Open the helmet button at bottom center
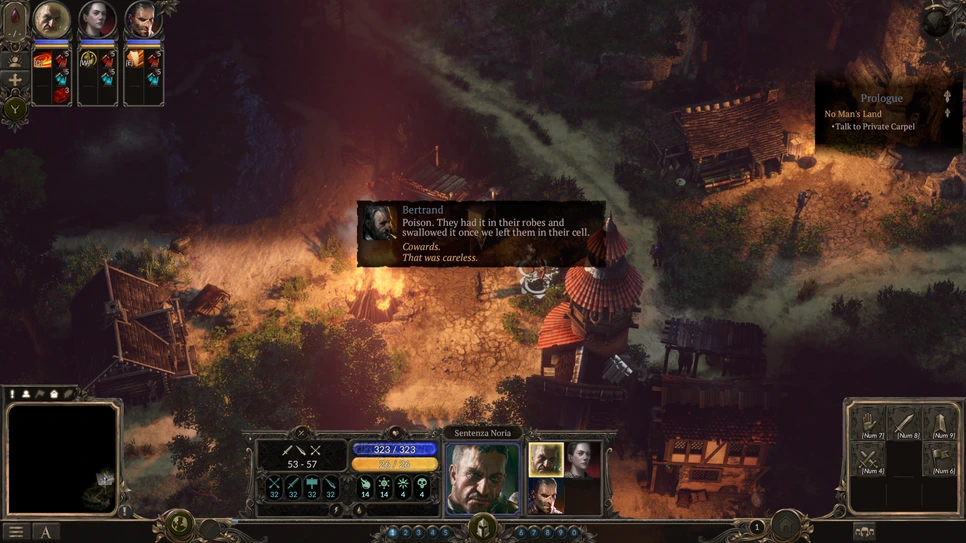Viewport: 966px width, 543px height. pyautogui.click(x=483, y=527)
